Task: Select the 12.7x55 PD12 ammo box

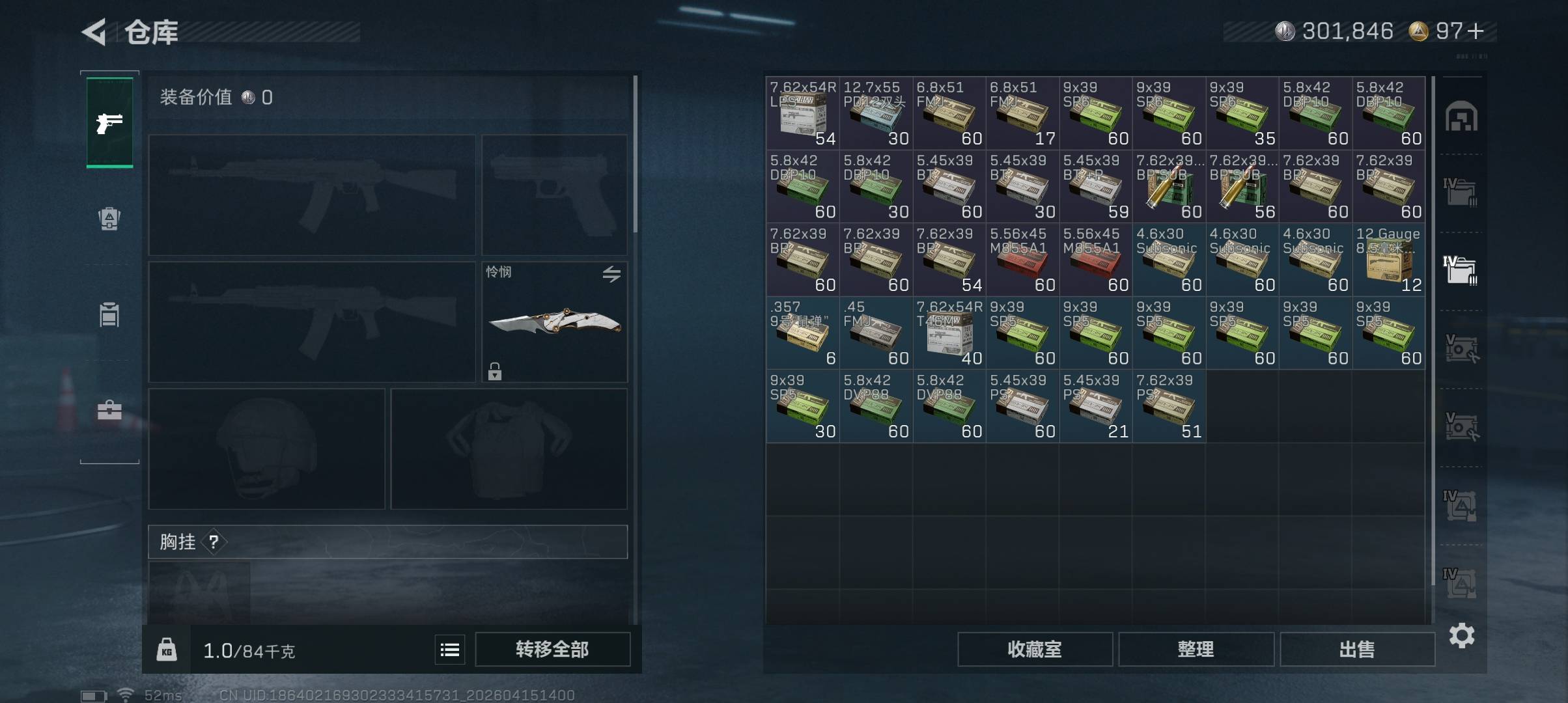Action: pyautogui.click(x=876, y=113)
